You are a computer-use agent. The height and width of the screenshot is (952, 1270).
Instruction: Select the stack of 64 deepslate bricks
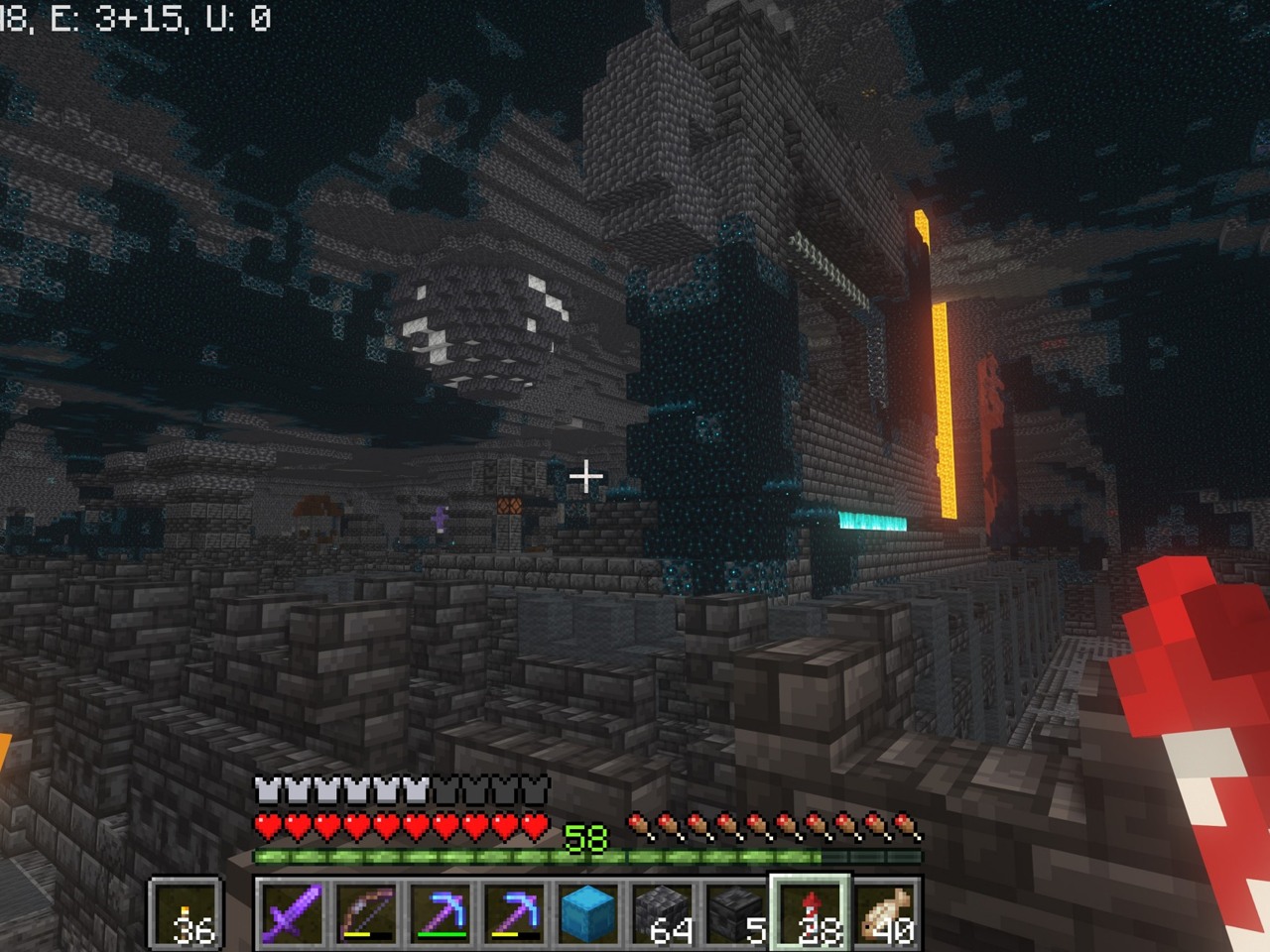click(x=662, y=911)
